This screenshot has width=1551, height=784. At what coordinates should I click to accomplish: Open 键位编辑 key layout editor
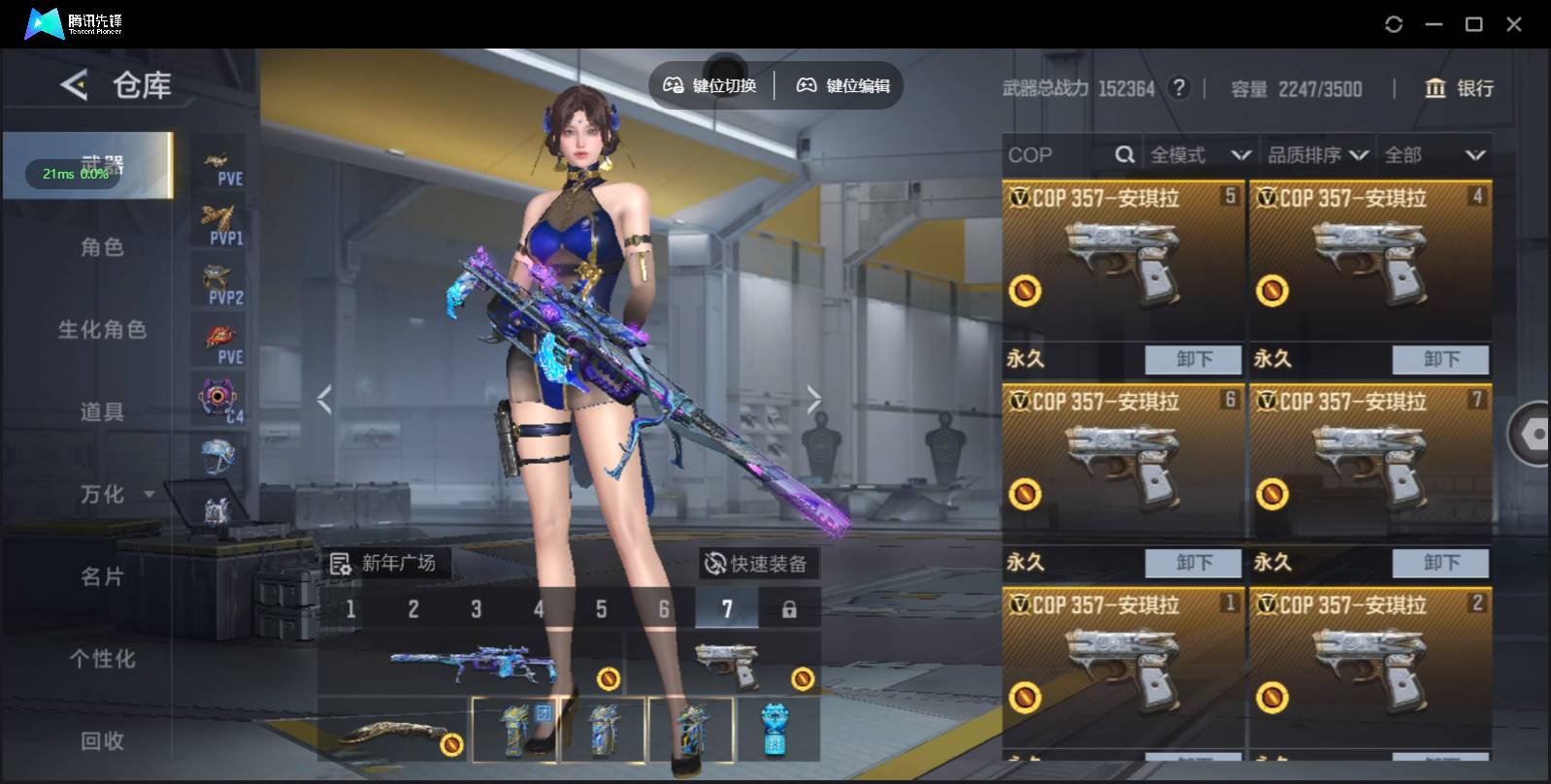842,85
